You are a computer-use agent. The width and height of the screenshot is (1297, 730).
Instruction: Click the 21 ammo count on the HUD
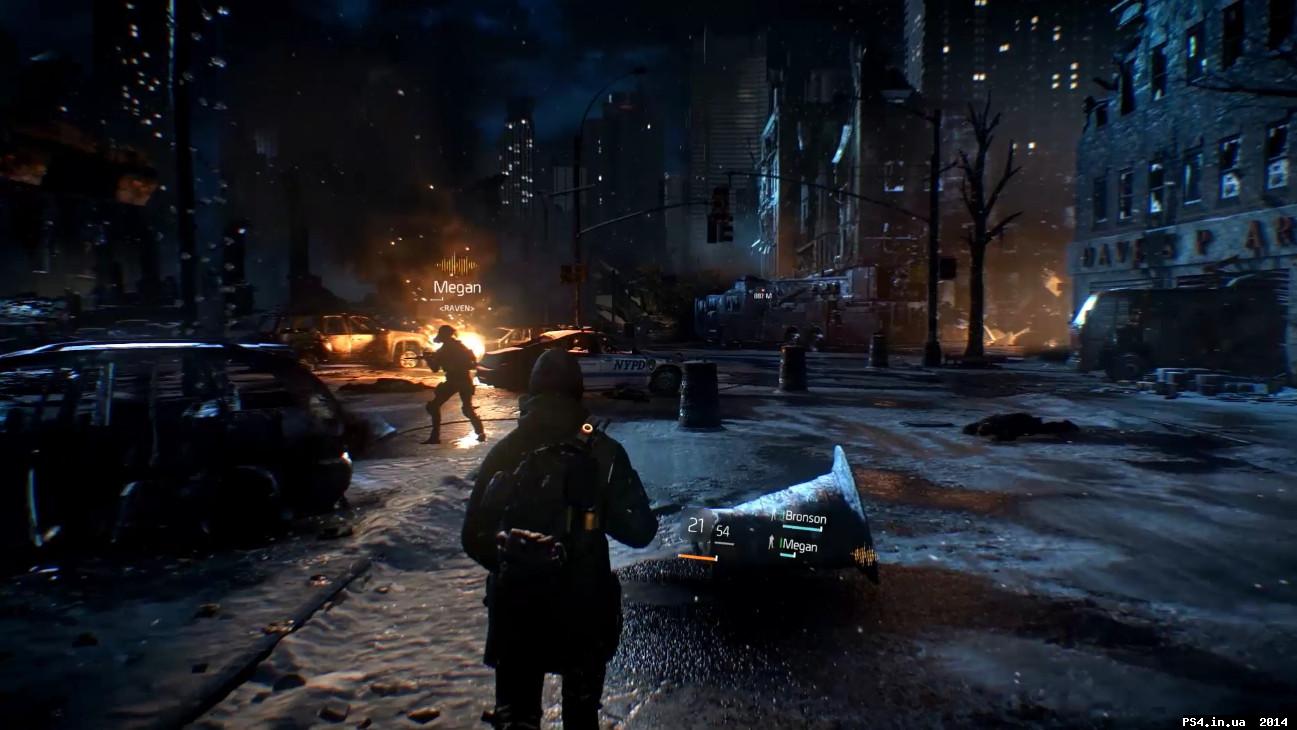click(696, 525)
